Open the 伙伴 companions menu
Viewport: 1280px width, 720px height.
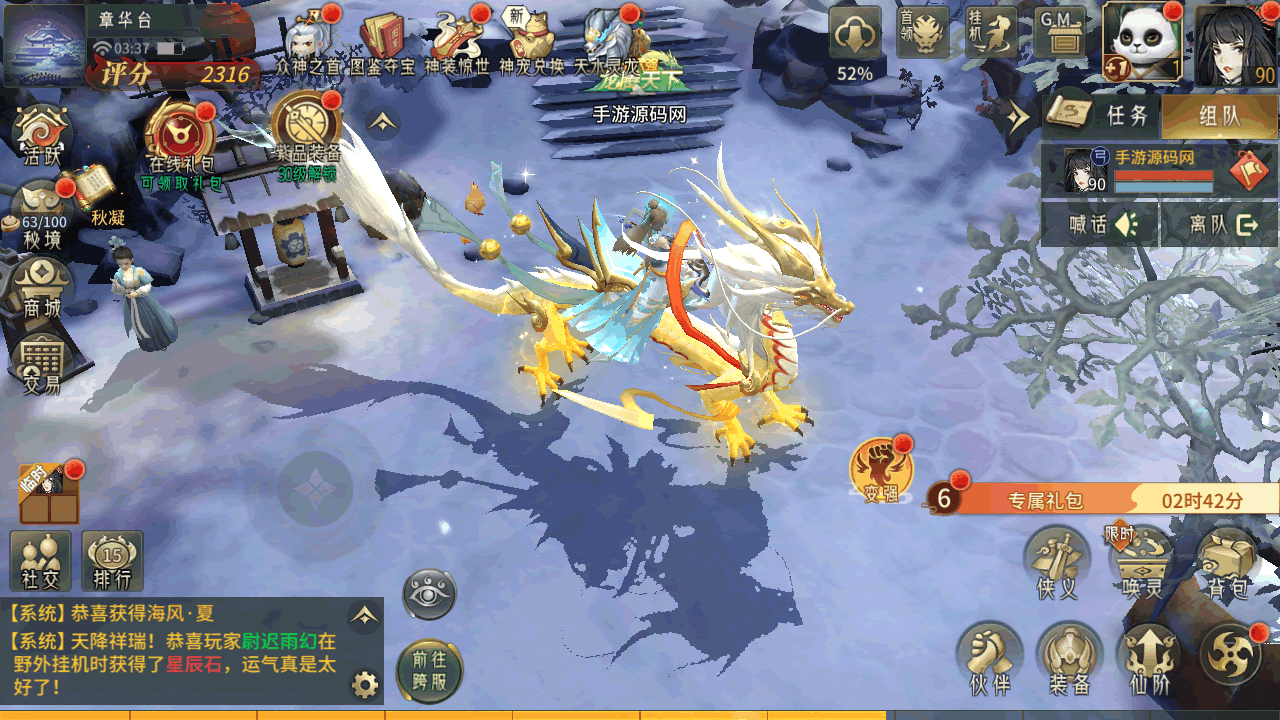point(989,657)
